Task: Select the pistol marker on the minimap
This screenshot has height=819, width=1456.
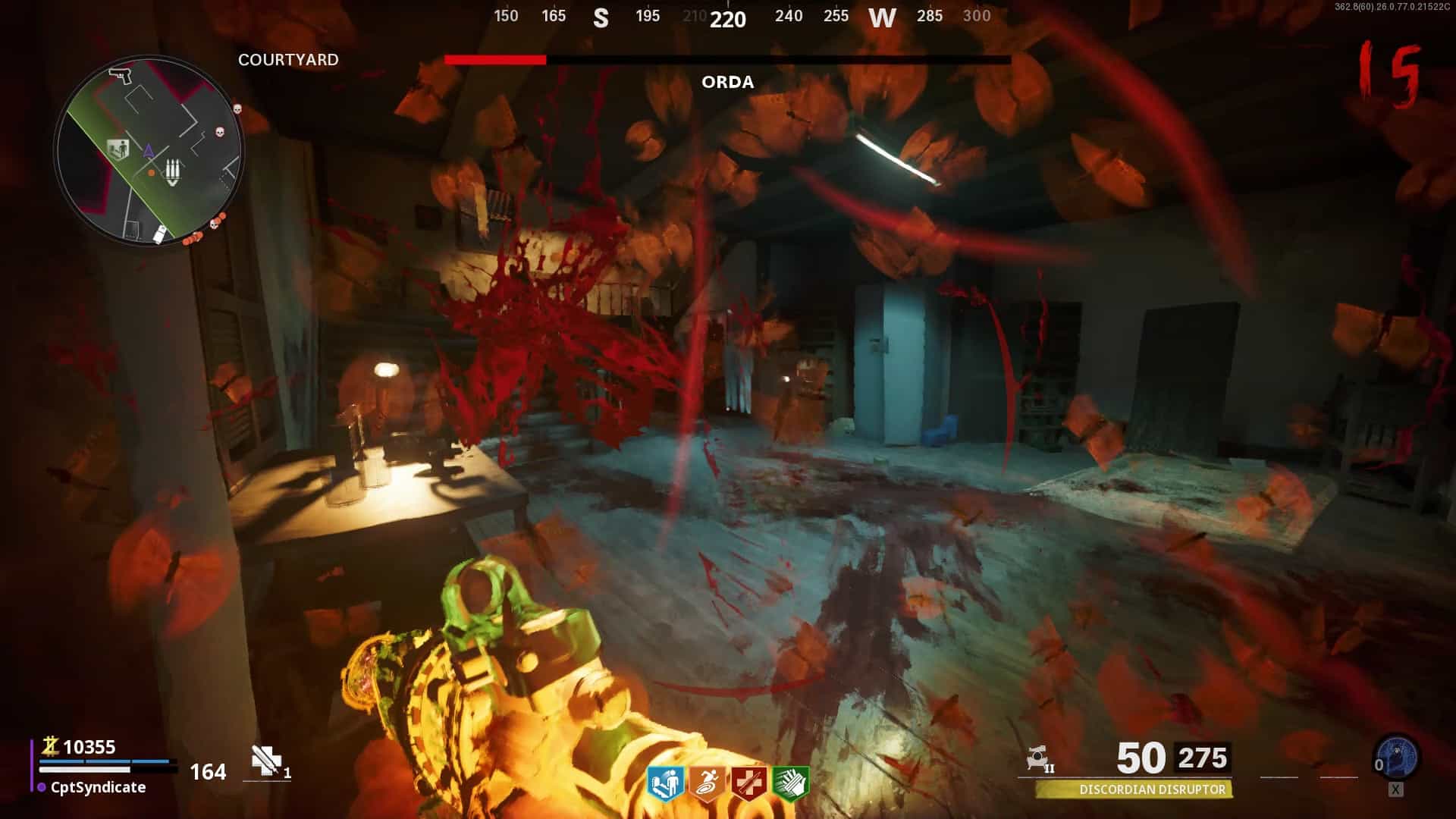Action: coord(120,76)
